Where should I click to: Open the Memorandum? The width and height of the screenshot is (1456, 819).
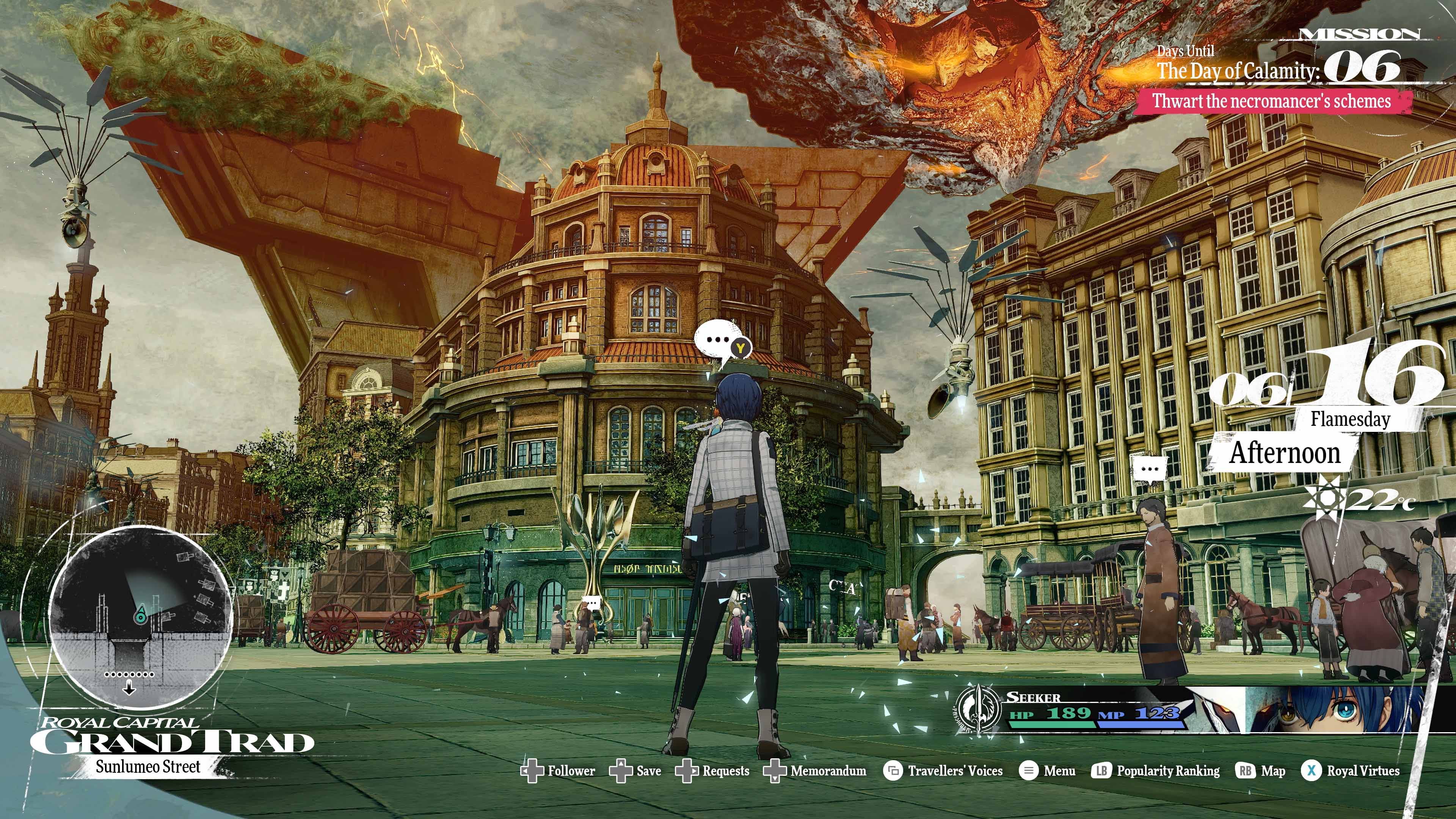click(x=828, y=771)
